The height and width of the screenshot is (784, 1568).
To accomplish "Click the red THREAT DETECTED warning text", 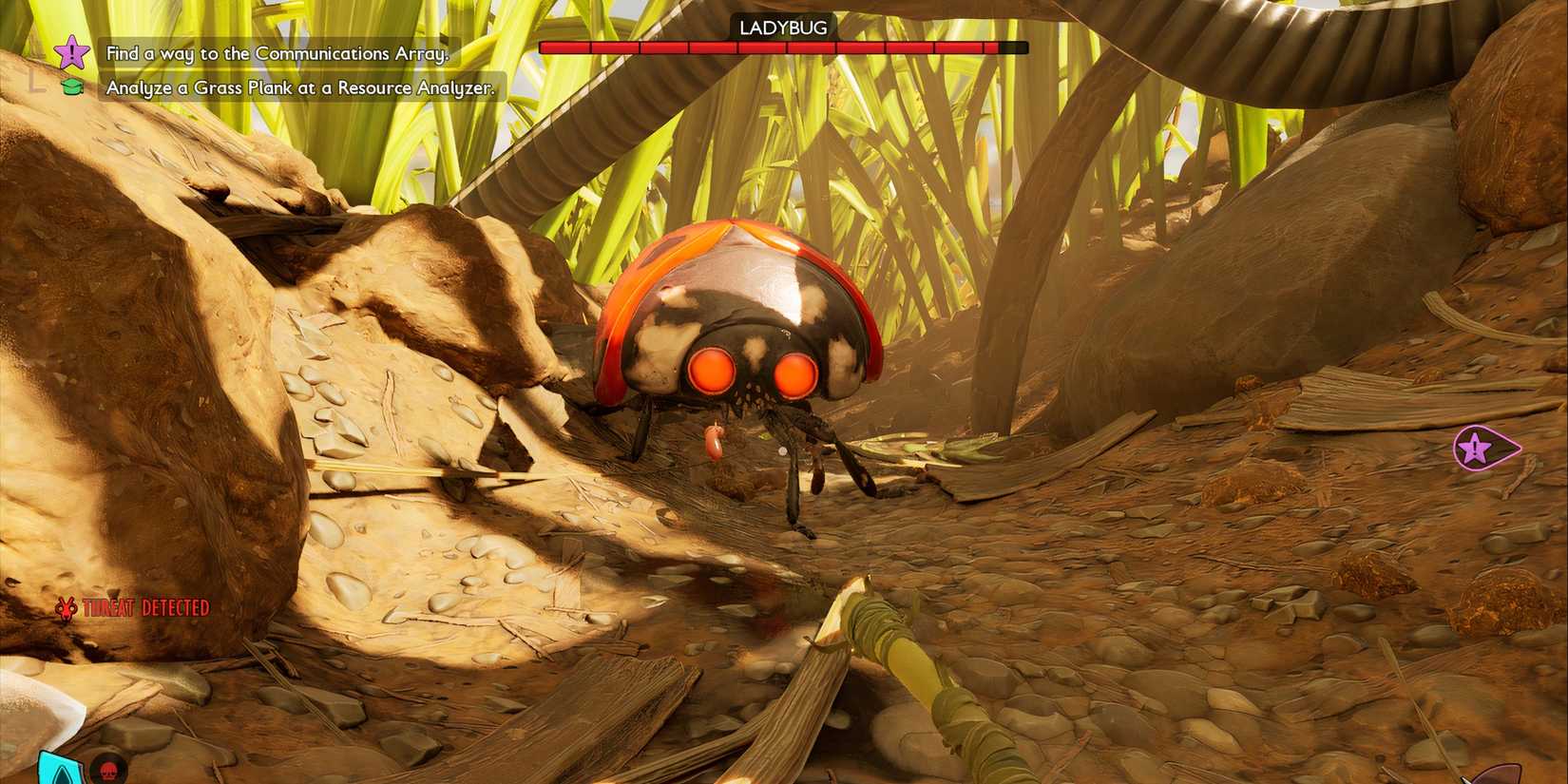I will click(x=144, y=607).
